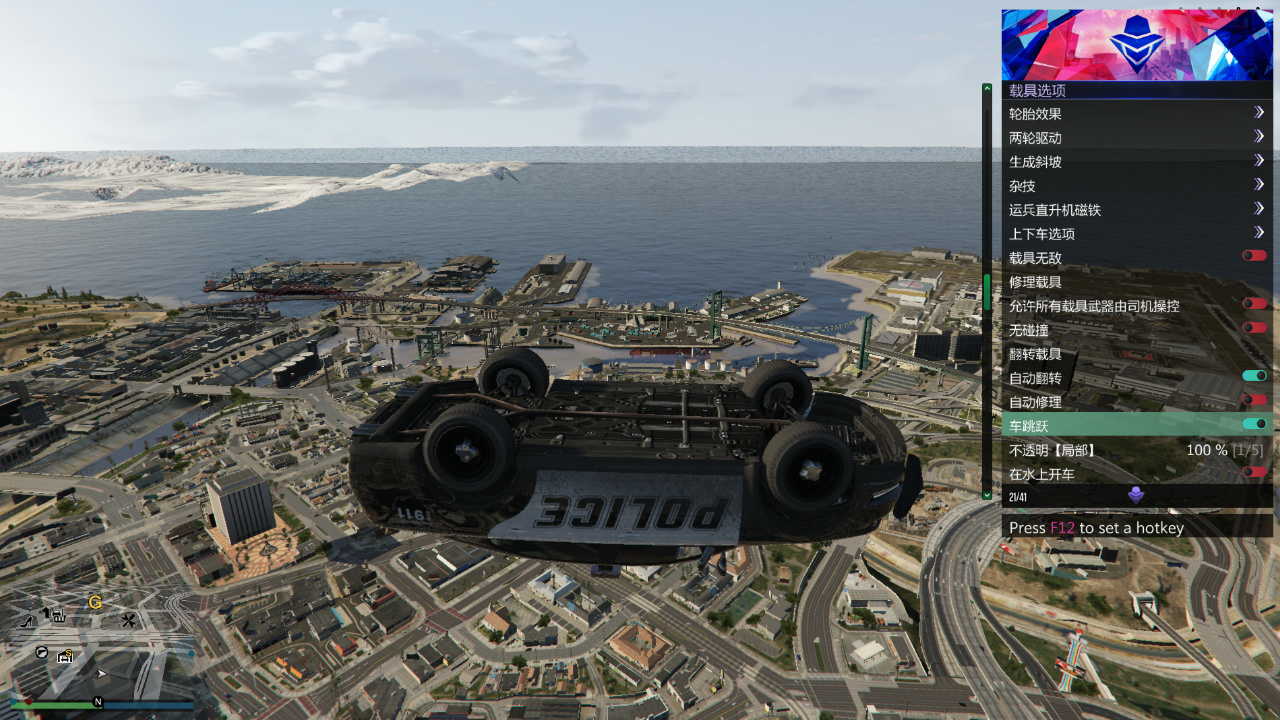Click the Ammu-Nation gun store icon on minimap

(x=57, y=616)
